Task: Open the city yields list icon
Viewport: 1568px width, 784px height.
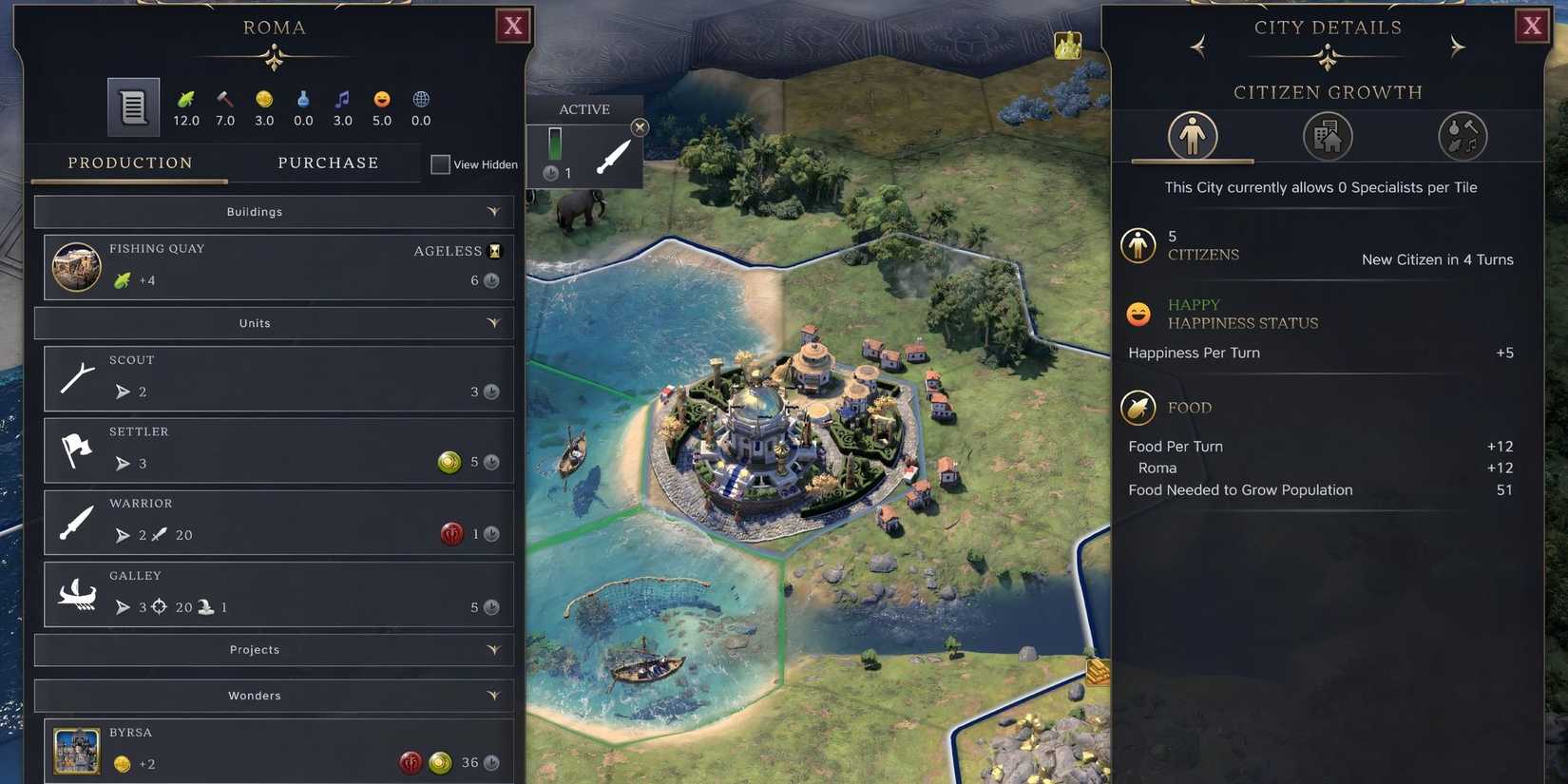Action: pyautogui.click(x=133, y=106)
